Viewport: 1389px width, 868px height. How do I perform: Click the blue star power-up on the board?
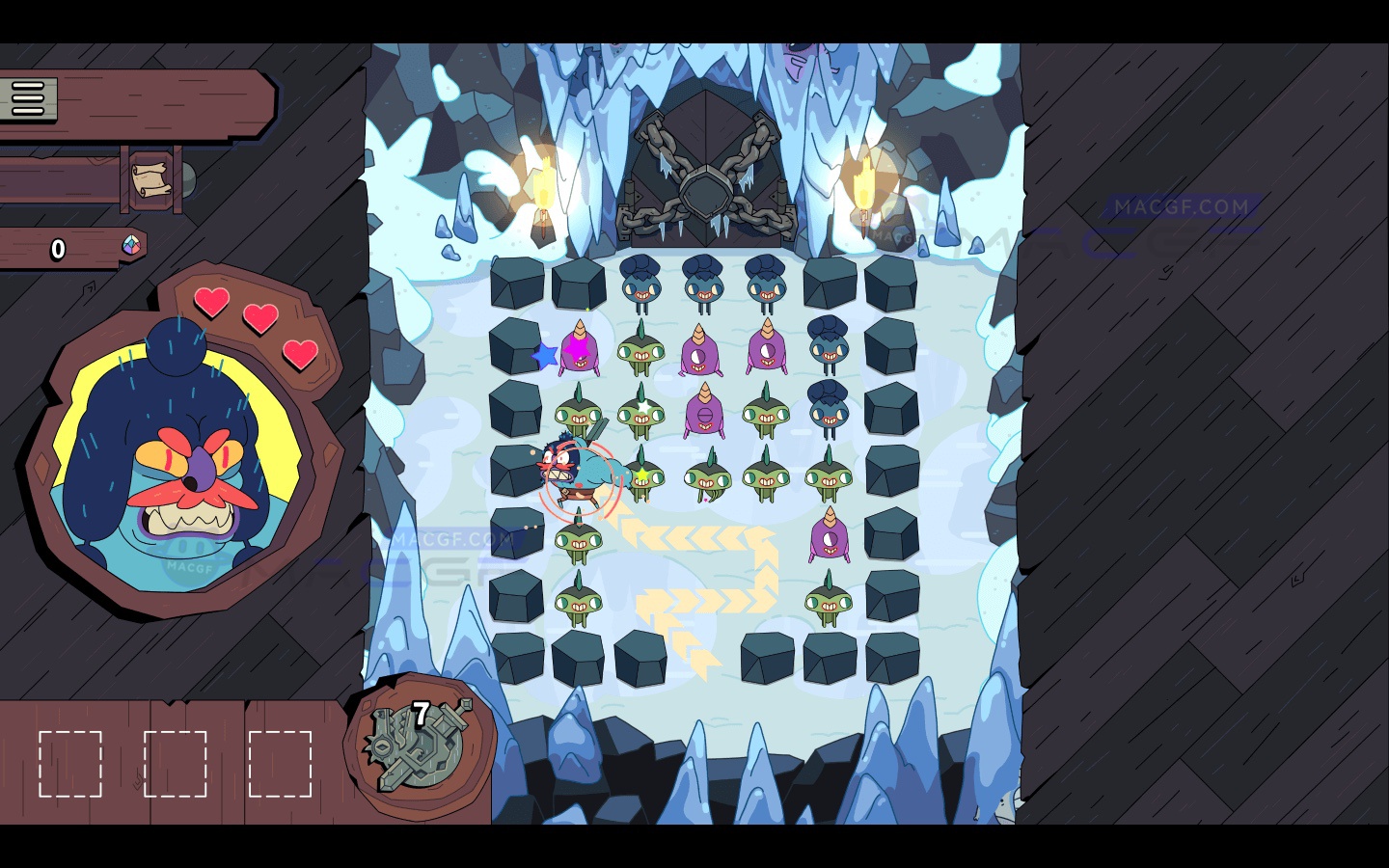[x=546, y=357]
